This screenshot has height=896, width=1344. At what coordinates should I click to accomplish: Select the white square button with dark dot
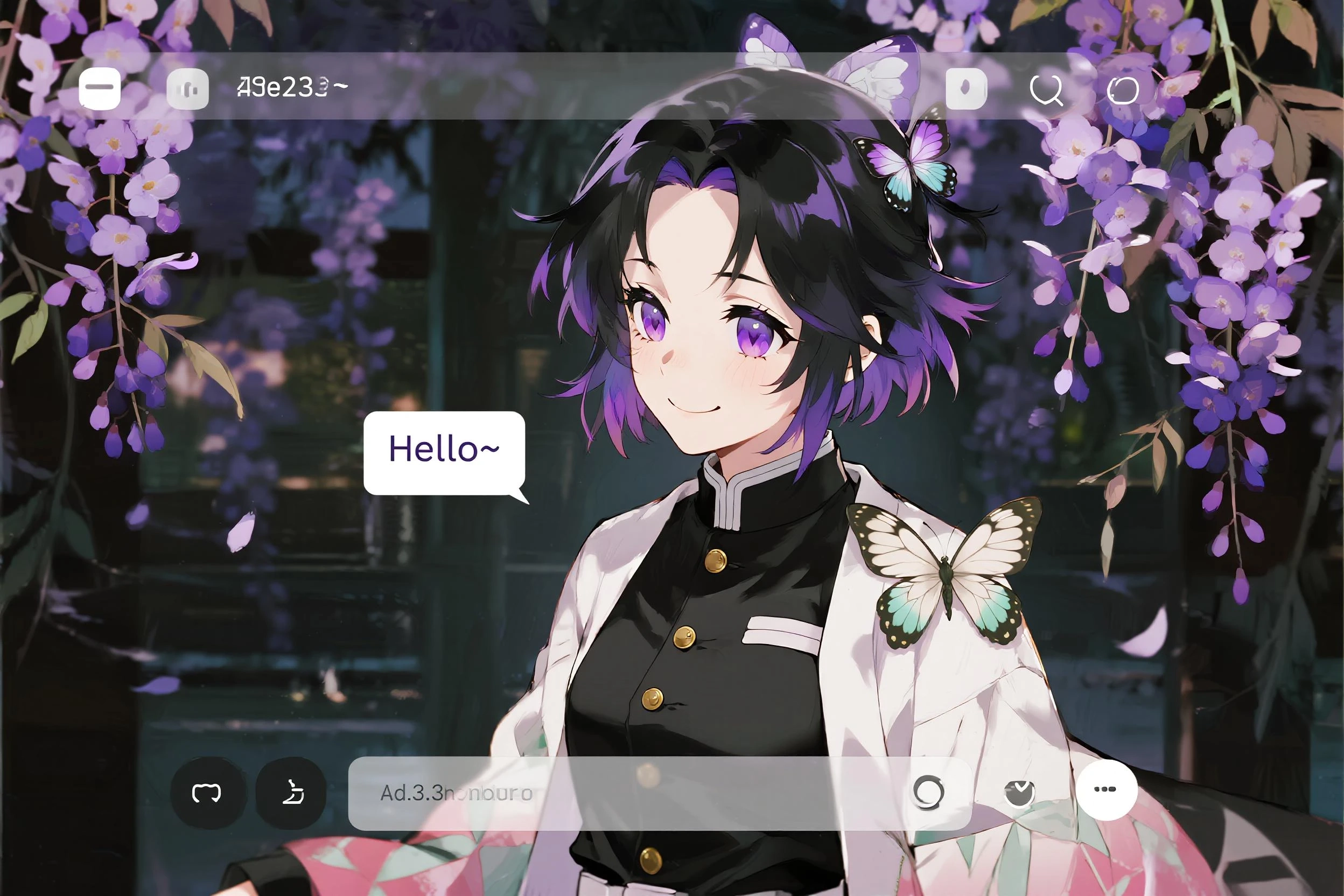coord(967,88)
